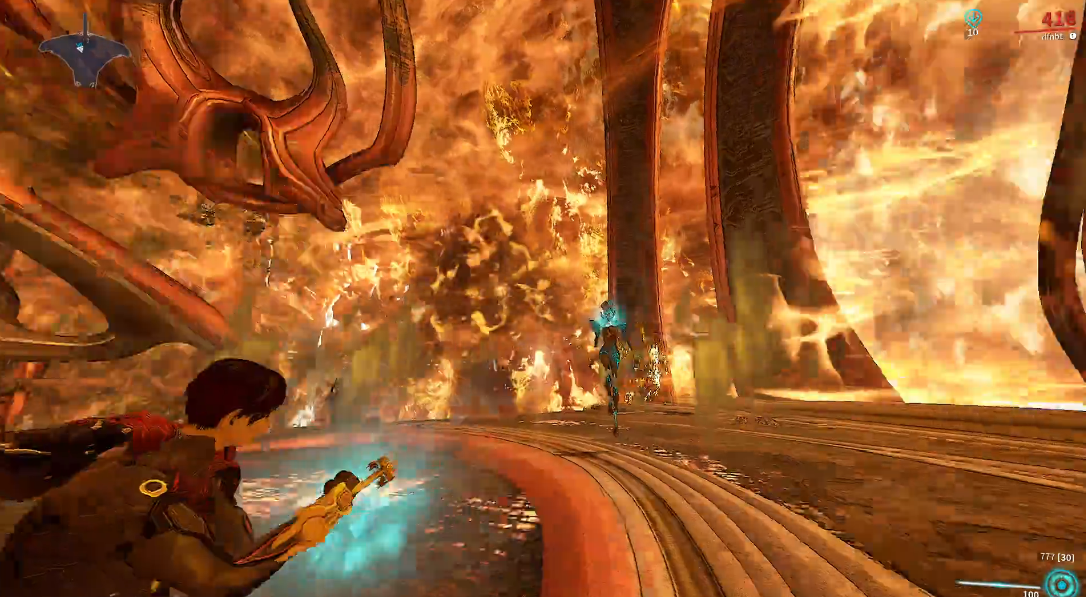Select the teal downward-arrow buff icon
This screenshot has width=1086, height=597.
972,17
